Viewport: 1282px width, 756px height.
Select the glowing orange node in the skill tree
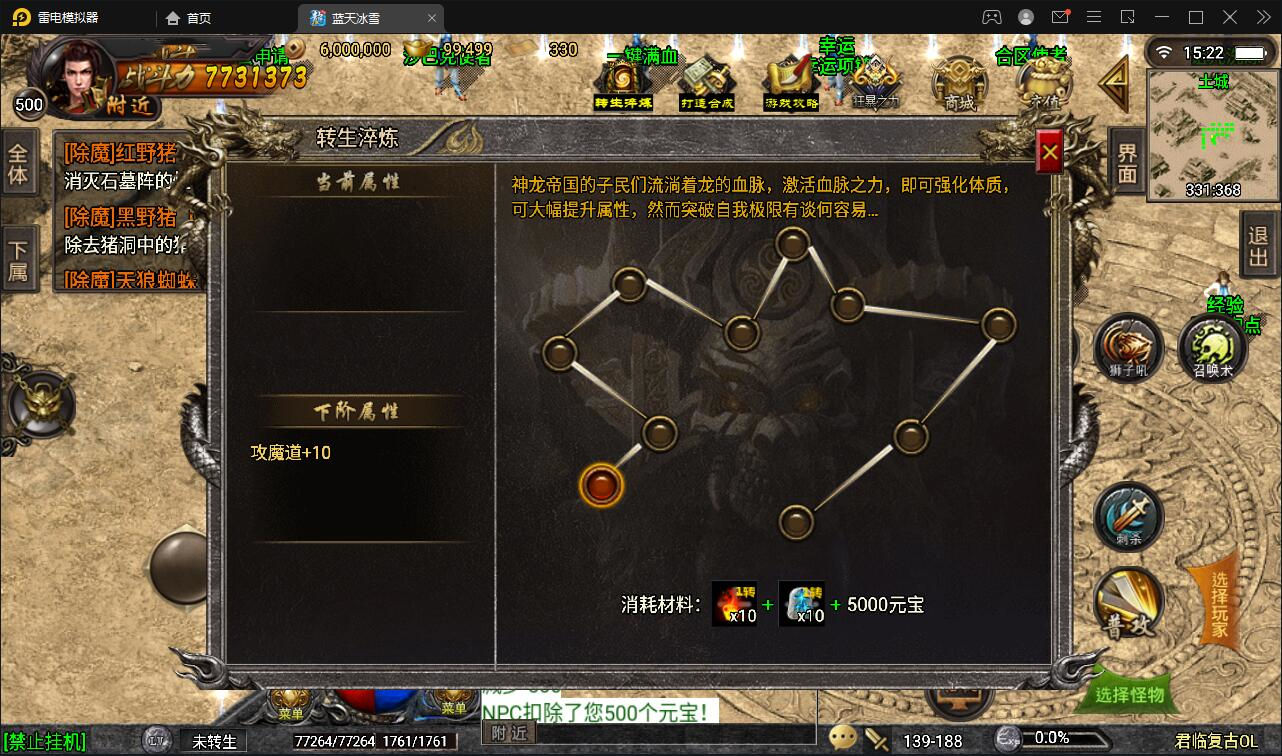click(x=602, y=486)
